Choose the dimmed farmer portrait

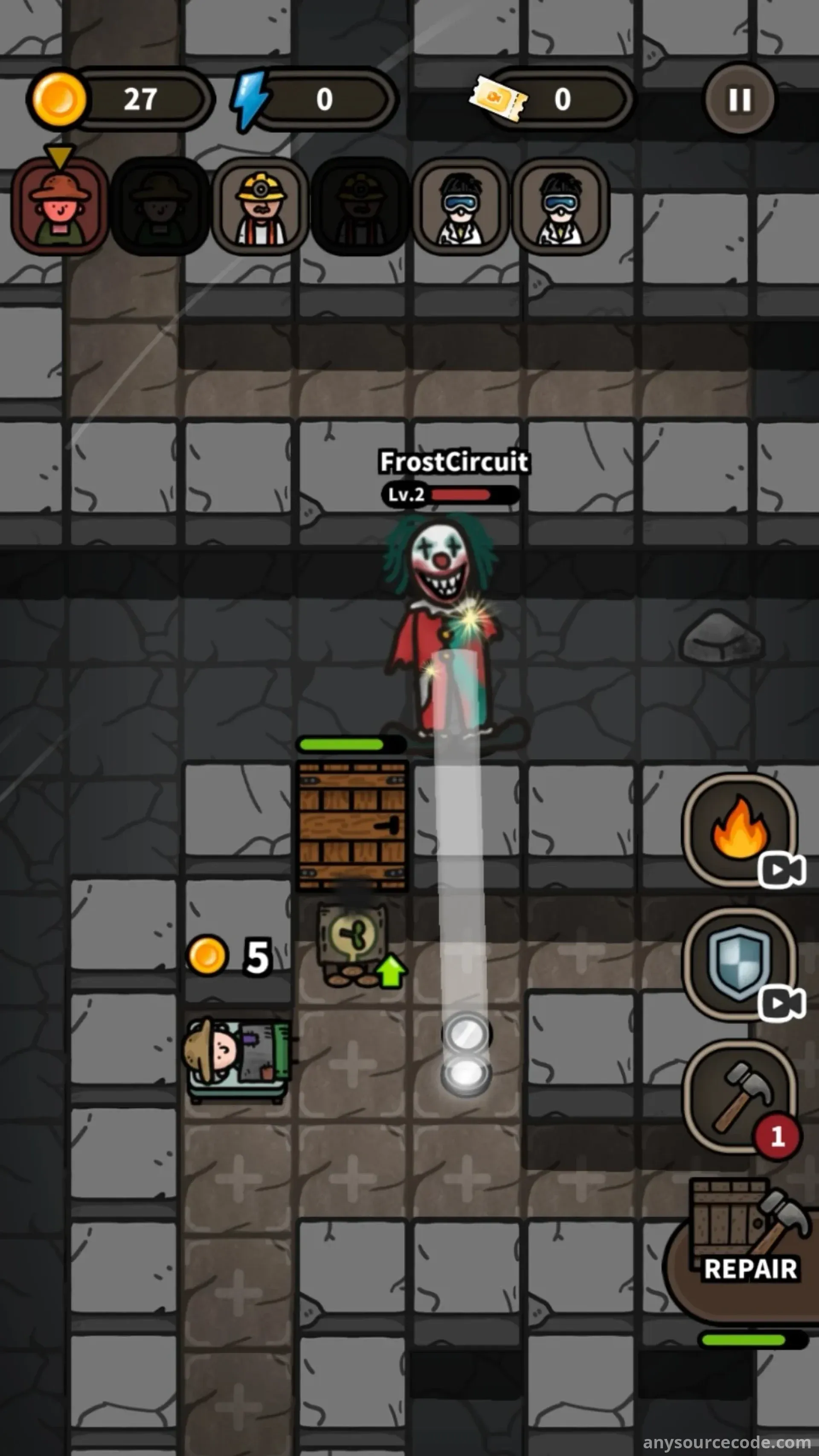point(160,206)
